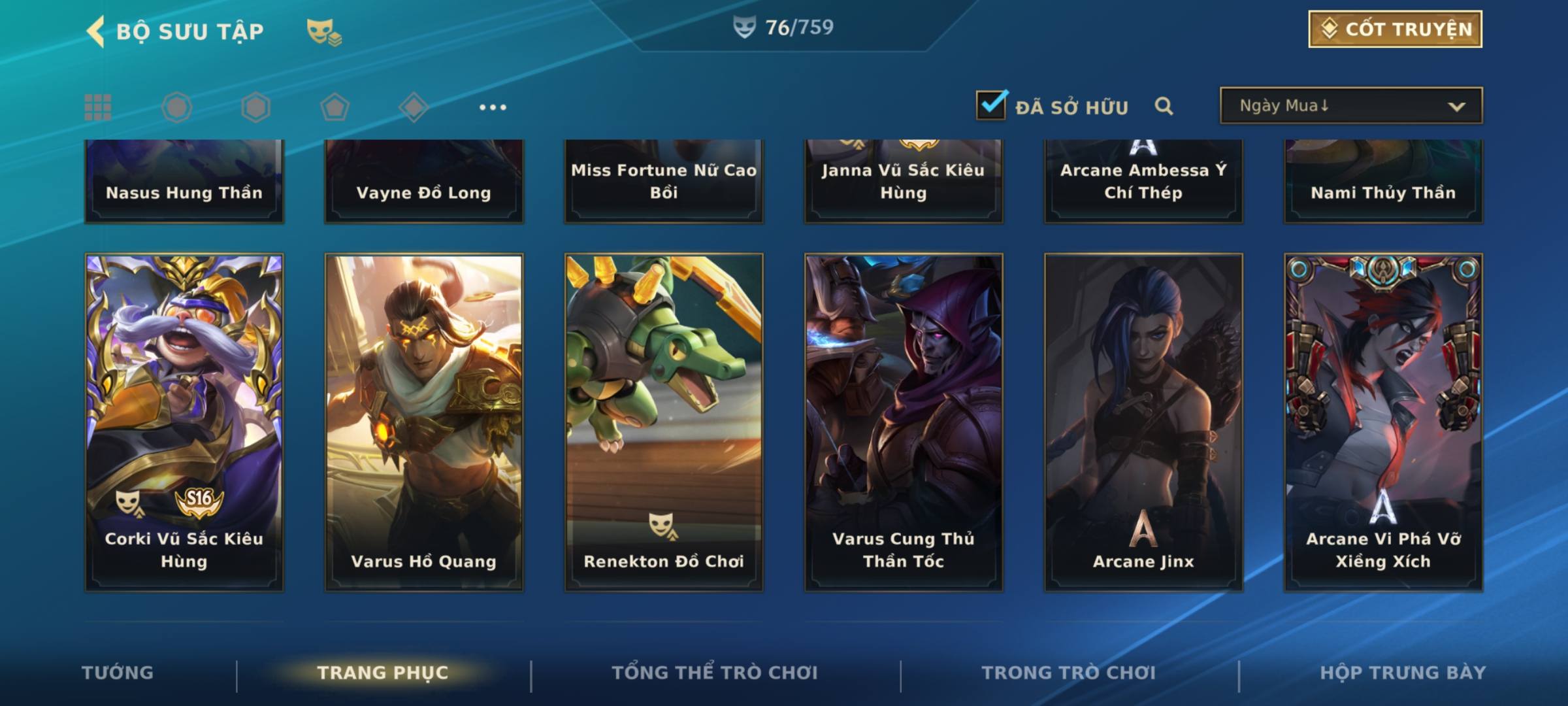
Task: Open the Trong Trò Chơi tab
Action: coord(1069,673)
